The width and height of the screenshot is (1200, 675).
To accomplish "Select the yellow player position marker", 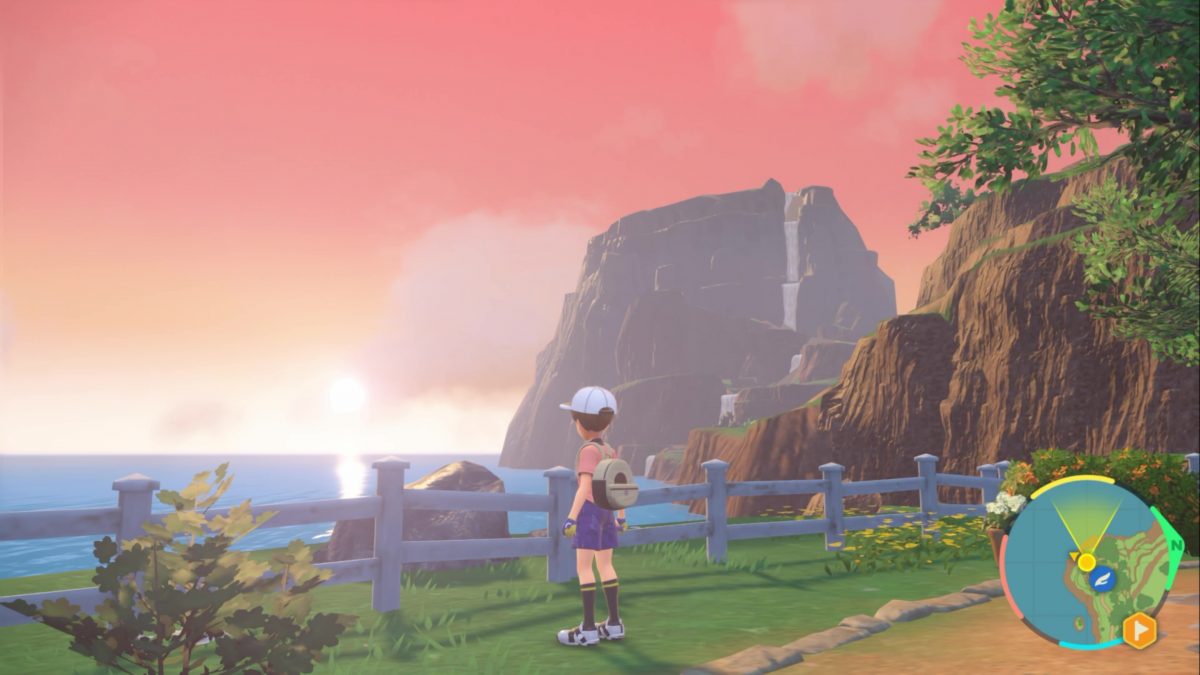I will 1086,561.
